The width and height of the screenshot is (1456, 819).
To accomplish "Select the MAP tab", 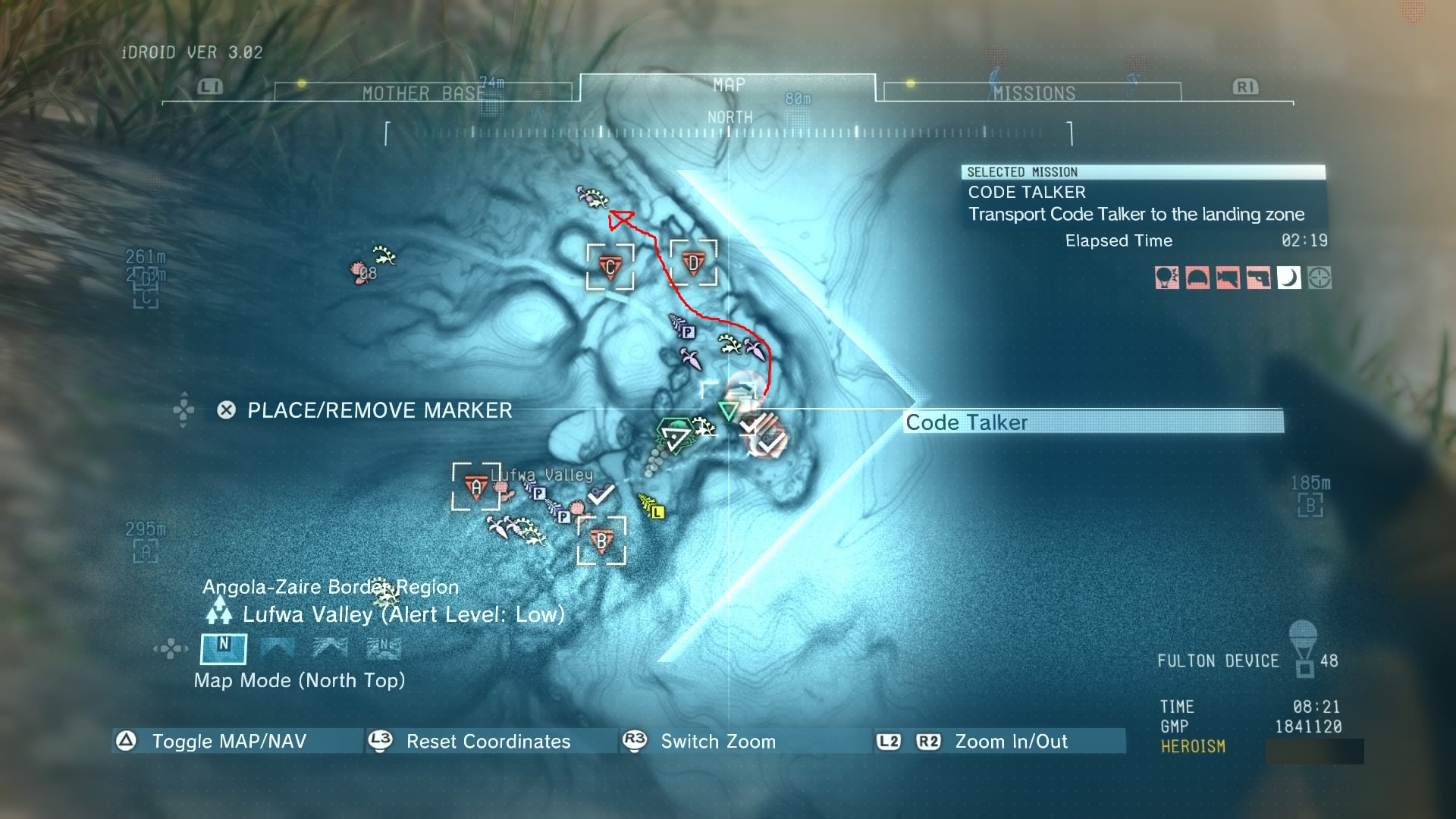I will coord(728,86).
